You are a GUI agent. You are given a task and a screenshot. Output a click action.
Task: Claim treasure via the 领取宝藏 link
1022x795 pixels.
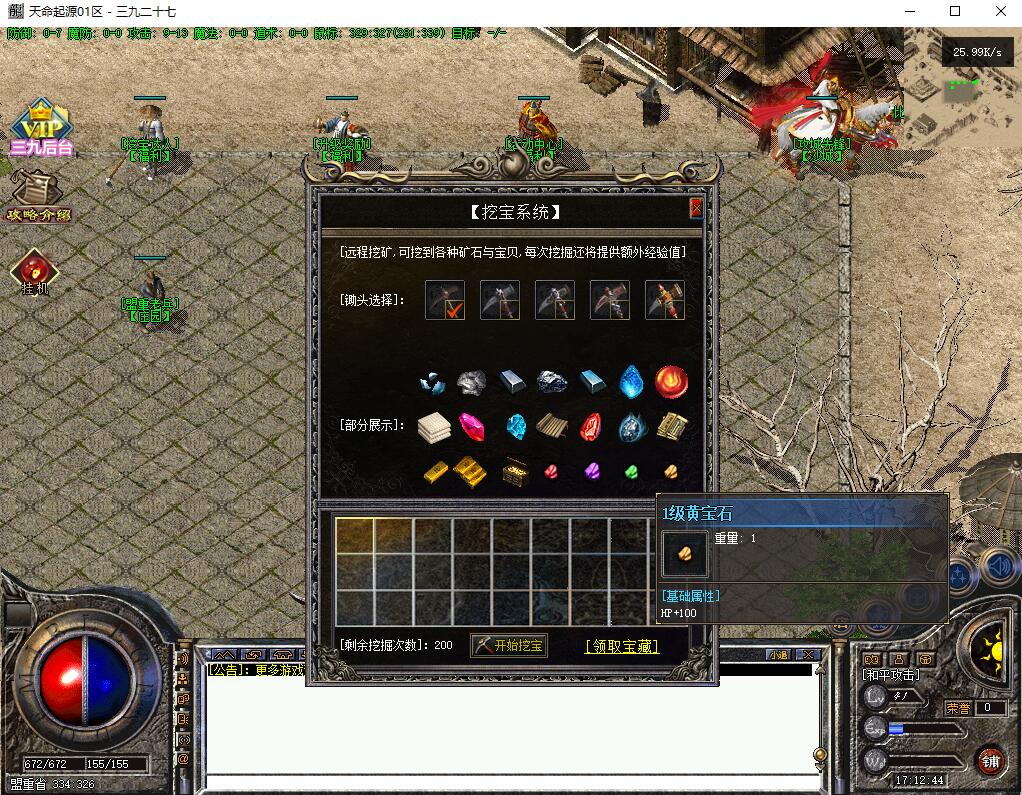click(621, 647)
